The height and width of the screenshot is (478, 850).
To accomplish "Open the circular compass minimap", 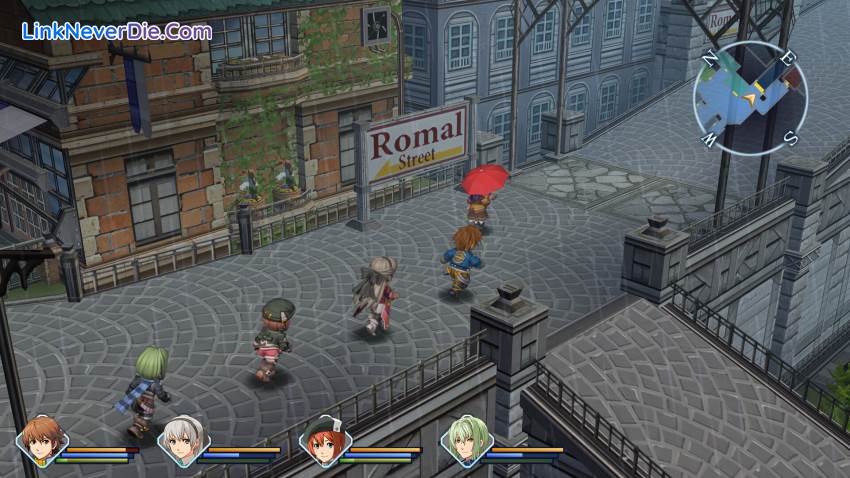I will coord(749,98).
